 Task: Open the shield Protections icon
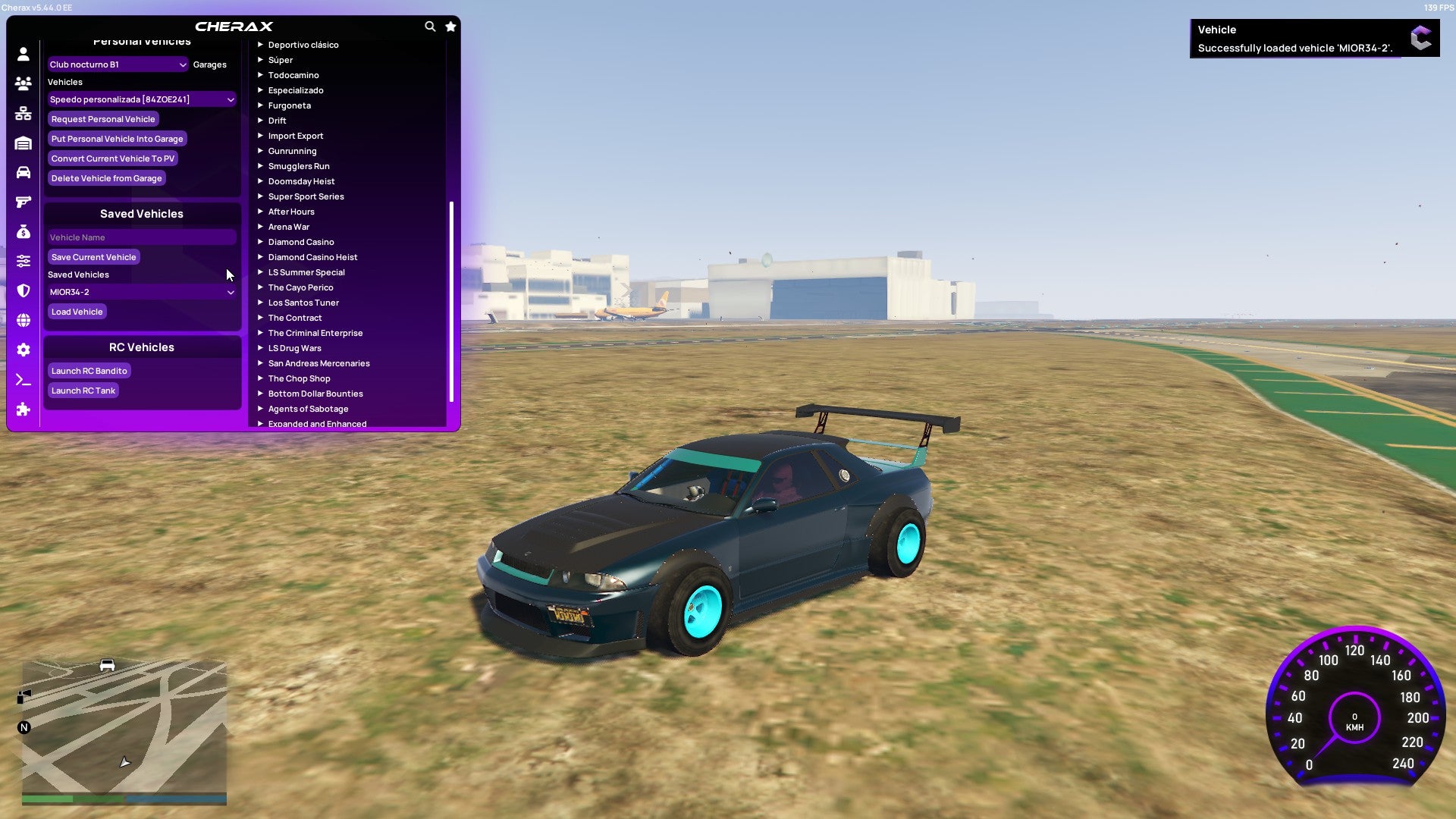(x=23, y=290)
